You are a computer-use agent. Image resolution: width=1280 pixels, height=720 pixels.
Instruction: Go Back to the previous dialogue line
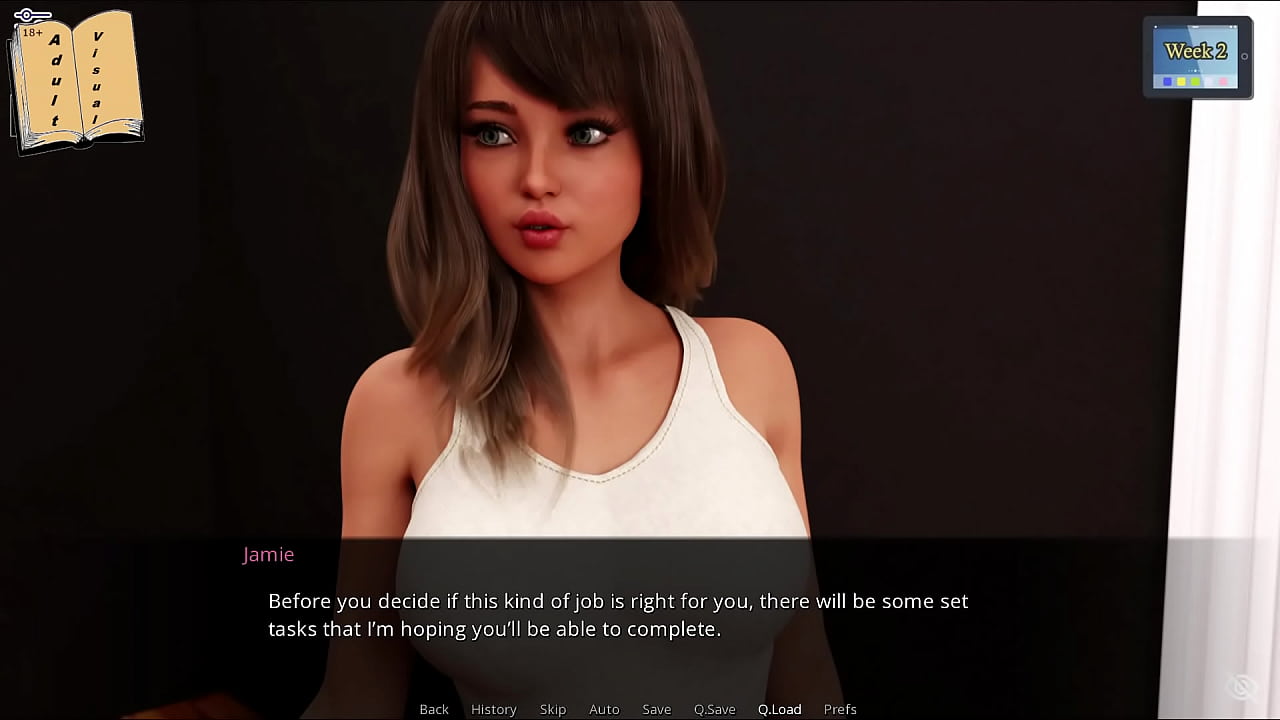[434, 709]
